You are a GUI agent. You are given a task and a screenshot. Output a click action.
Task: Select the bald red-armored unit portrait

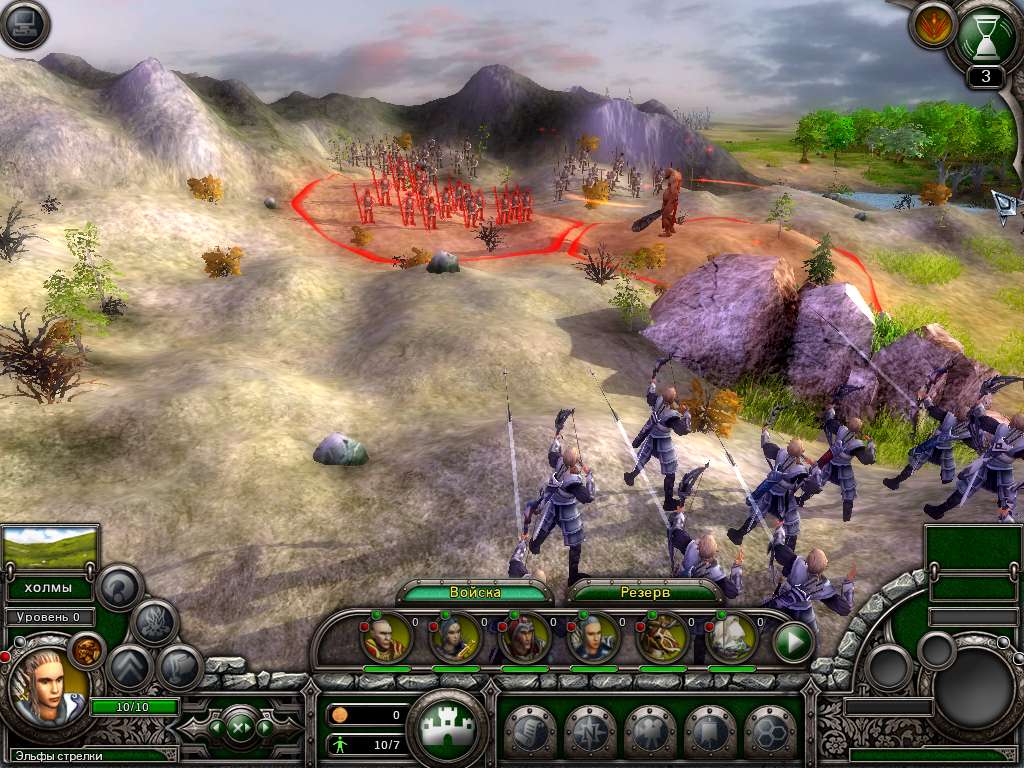386,637
